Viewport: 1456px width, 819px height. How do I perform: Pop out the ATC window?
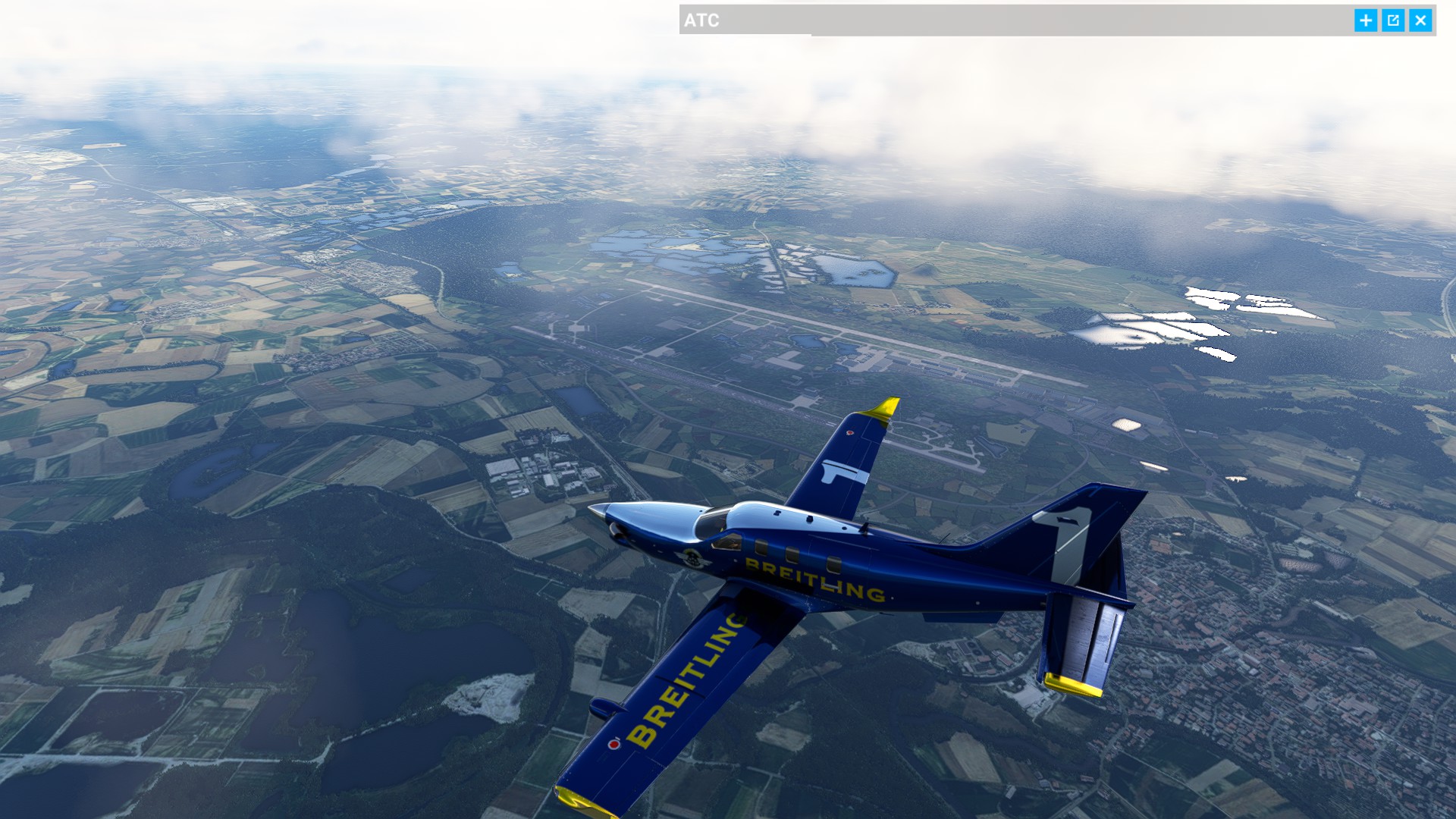point(1393,20)
